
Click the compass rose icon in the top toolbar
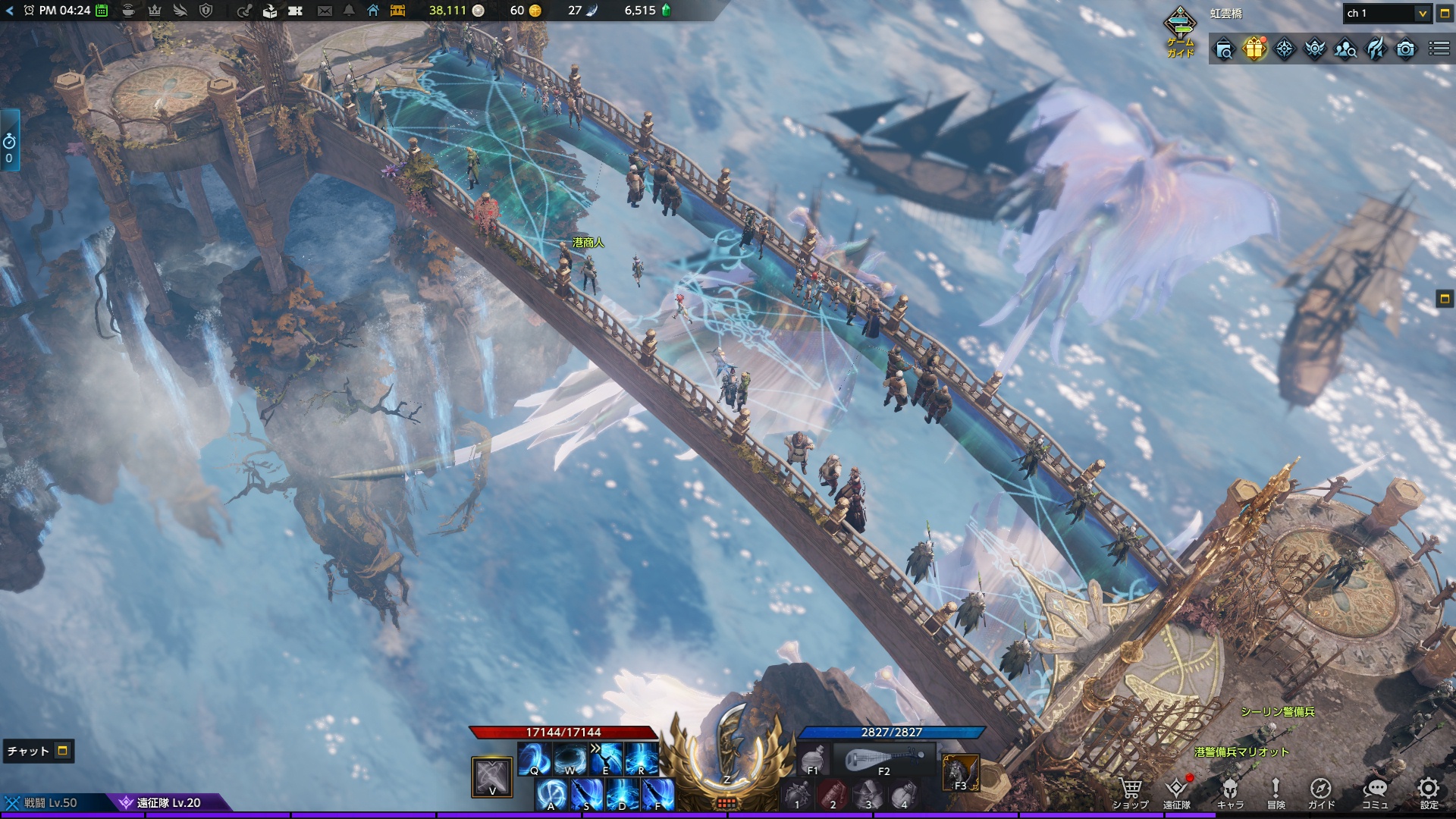(x=1285, y=49)
